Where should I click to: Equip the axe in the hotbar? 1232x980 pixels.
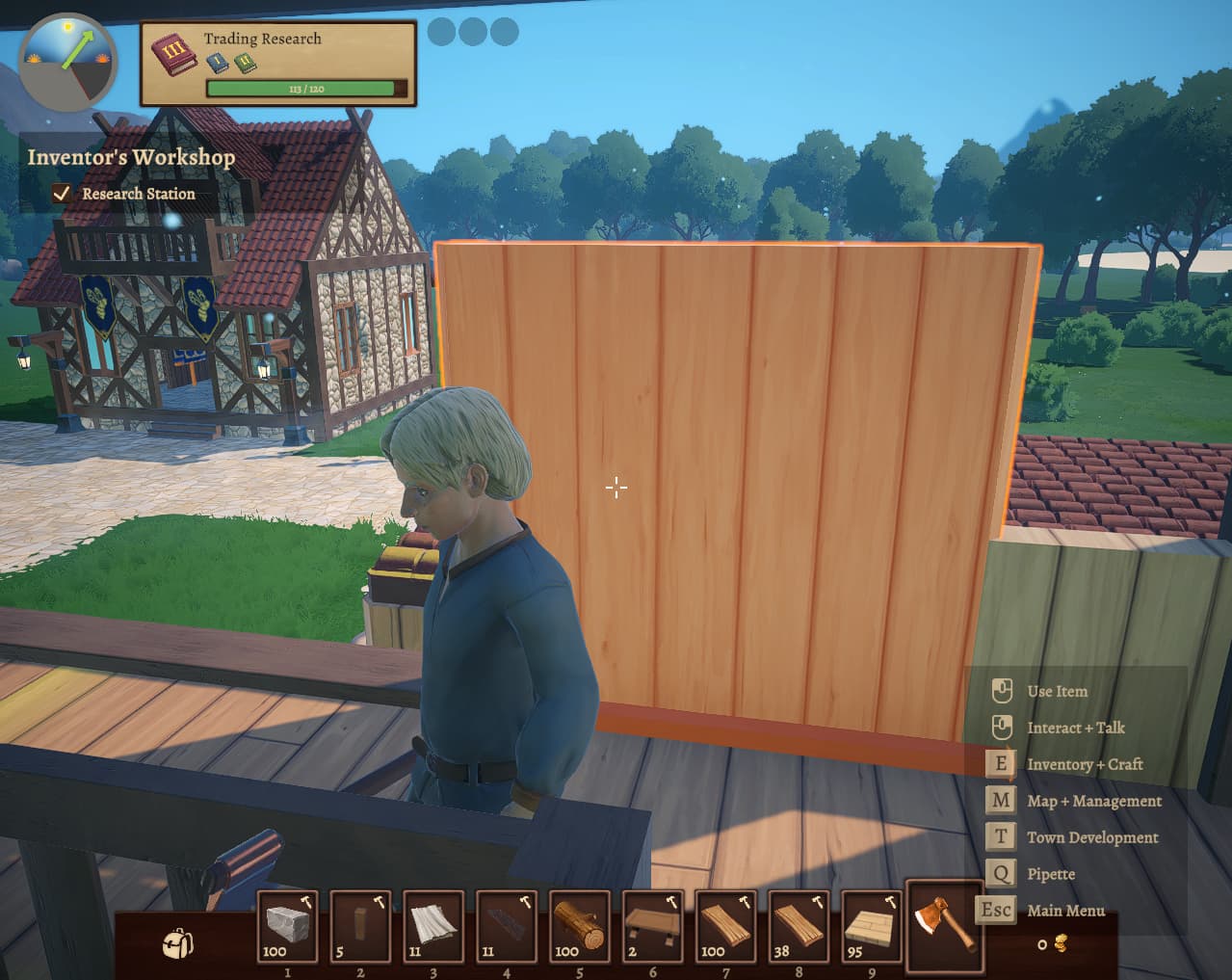[944, 925]
